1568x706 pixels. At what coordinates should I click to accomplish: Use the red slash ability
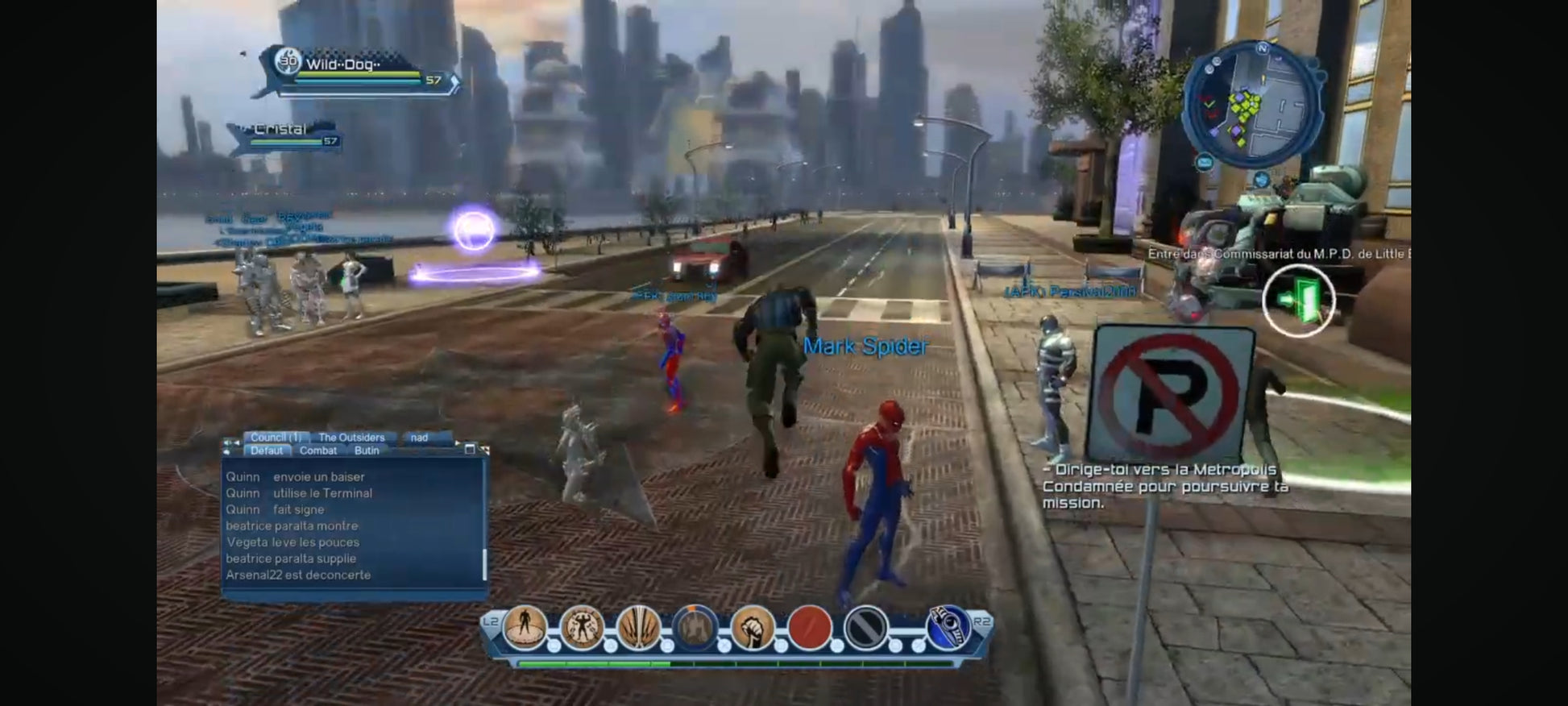pos(809,627)
